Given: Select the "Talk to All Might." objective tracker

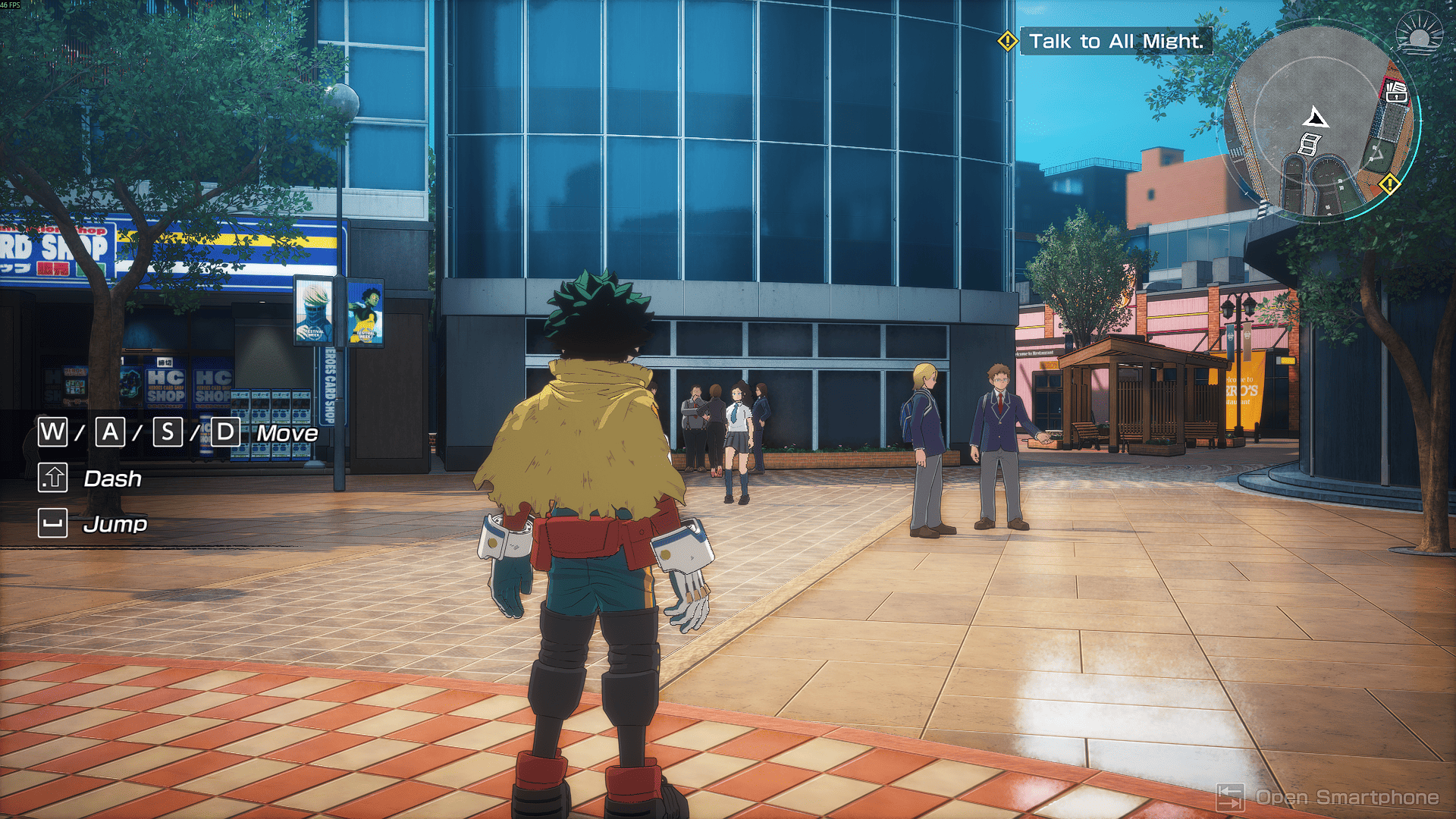Looking at the screenshot, I should tap(1116, 41).
